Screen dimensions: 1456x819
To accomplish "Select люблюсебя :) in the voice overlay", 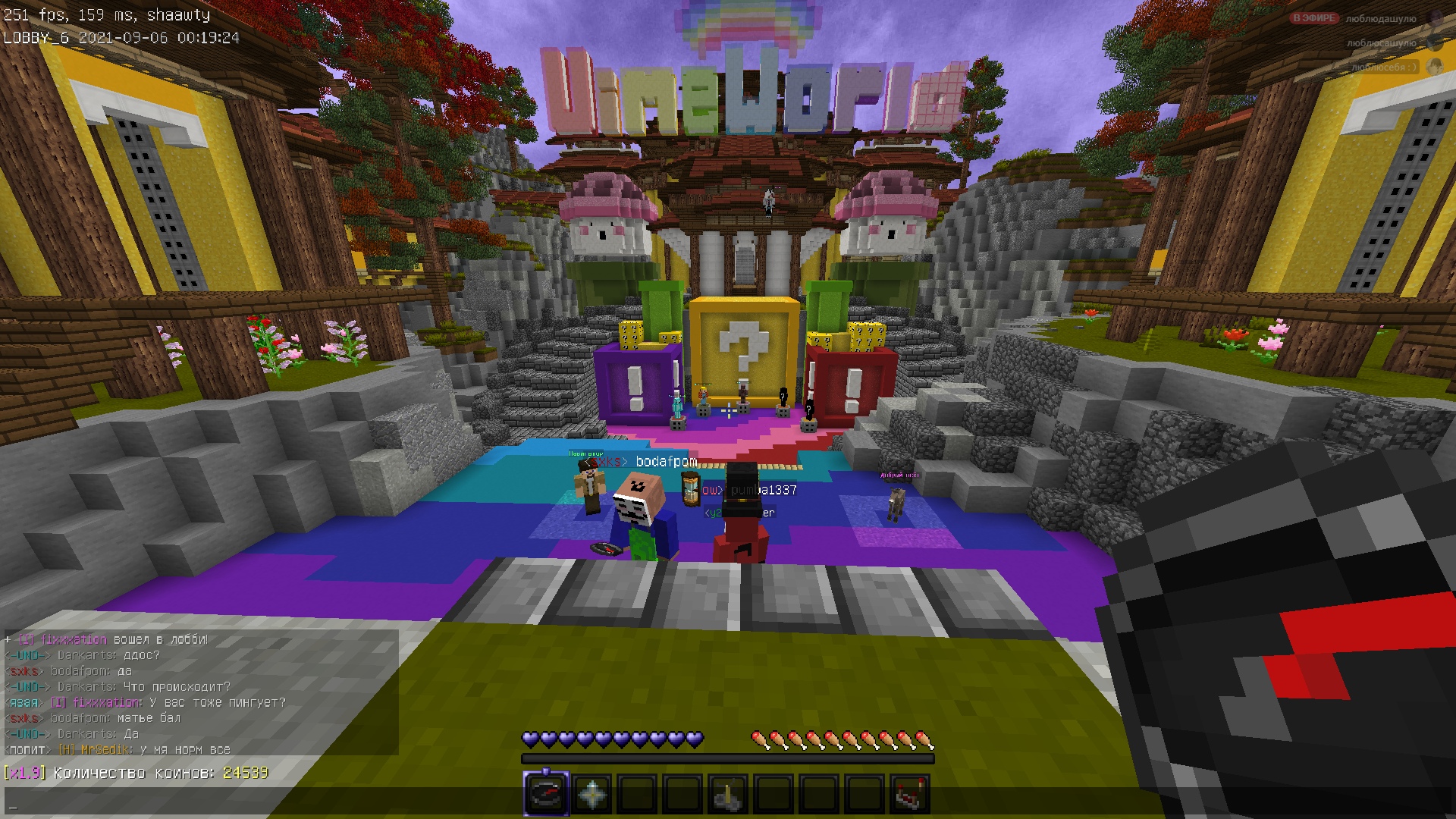I will point(1384,67).
